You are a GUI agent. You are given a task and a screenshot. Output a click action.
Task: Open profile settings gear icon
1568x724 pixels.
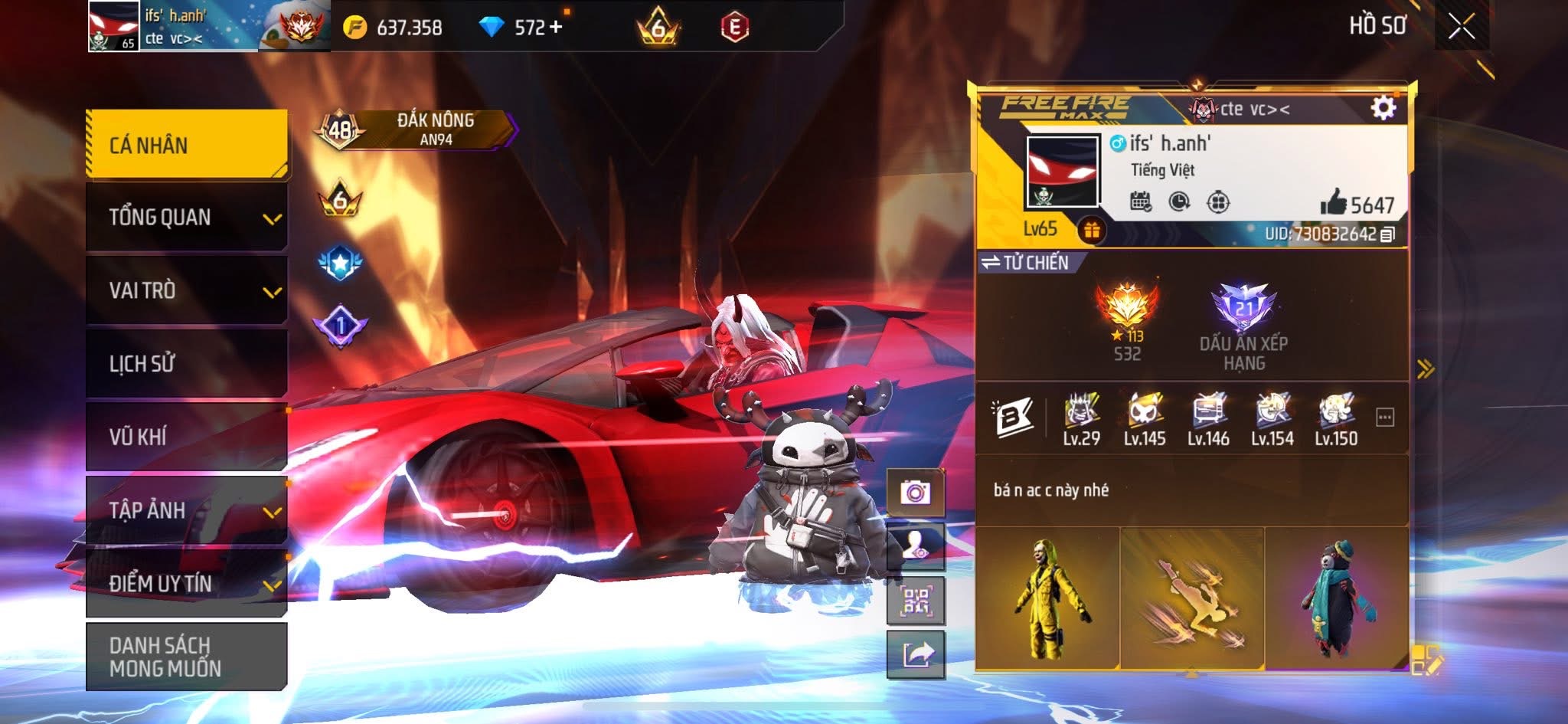[x=1383, y=108]
